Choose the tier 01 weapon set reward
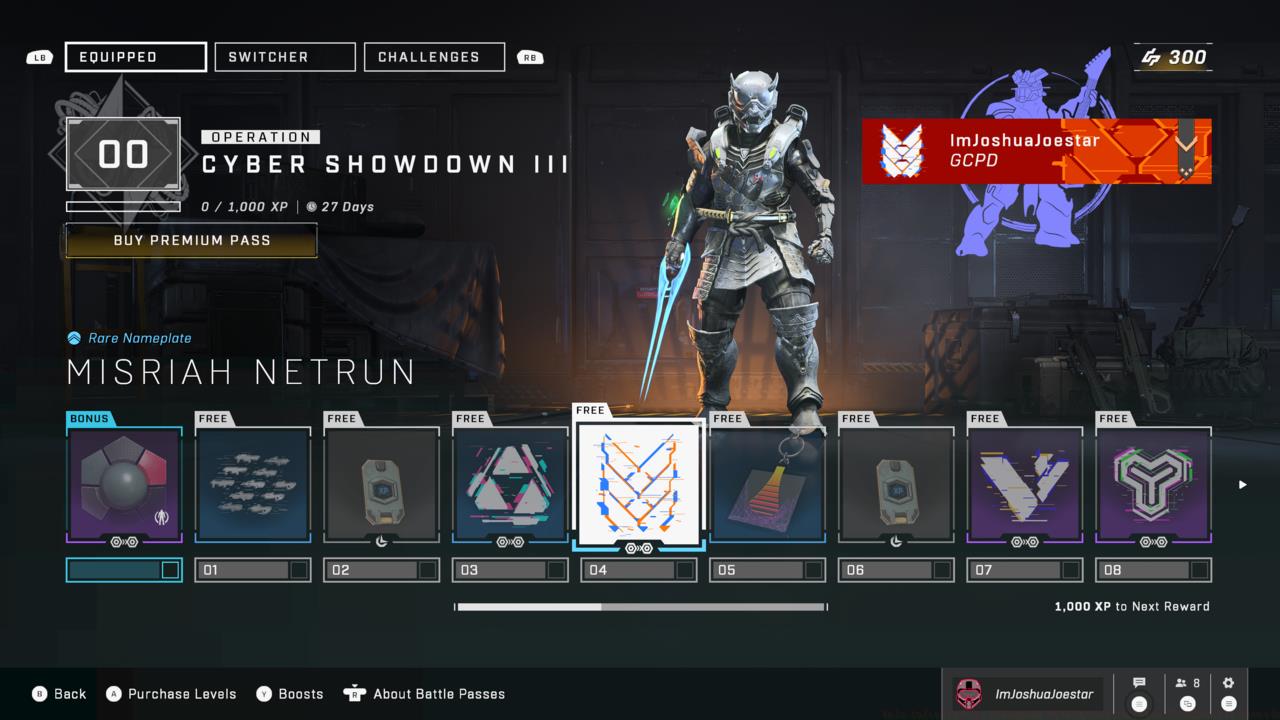Image resolution: width=1280 pixels, height=720 pixels. [x=253, y=485]
